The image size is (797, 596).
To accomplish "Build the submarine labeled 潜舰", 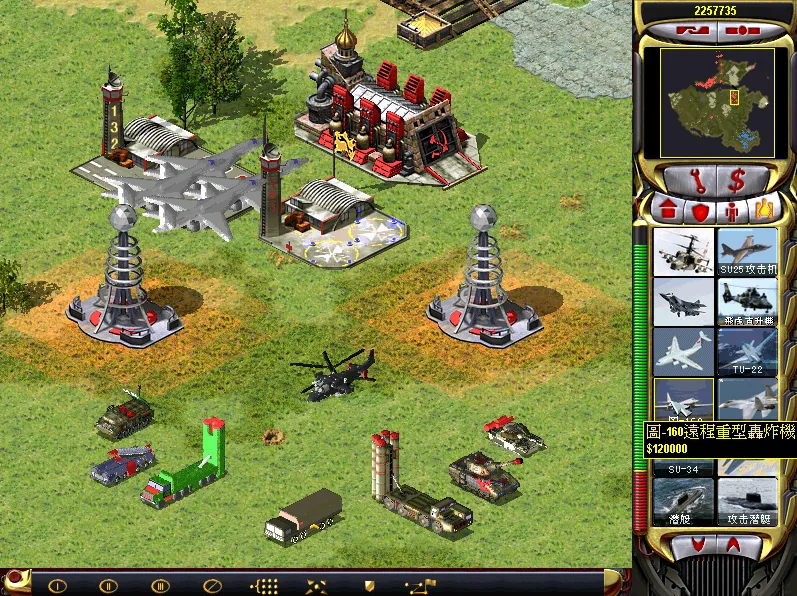I will click(683, 502).
